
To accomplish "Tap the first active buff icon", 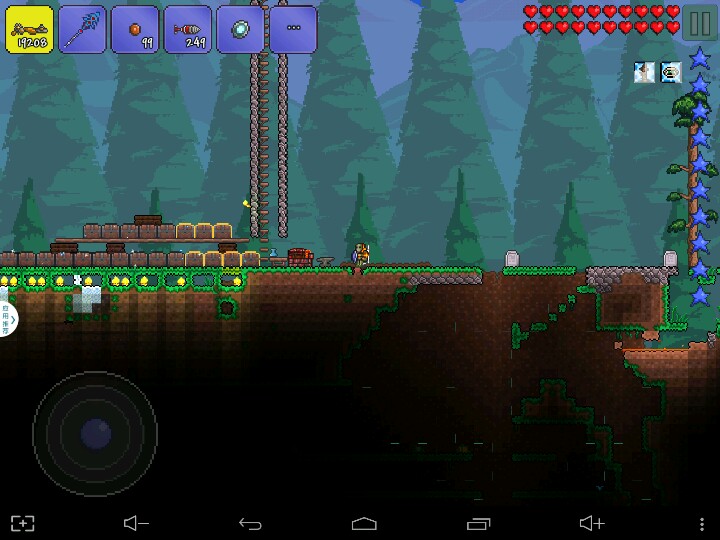I will (x=644, y=71).
